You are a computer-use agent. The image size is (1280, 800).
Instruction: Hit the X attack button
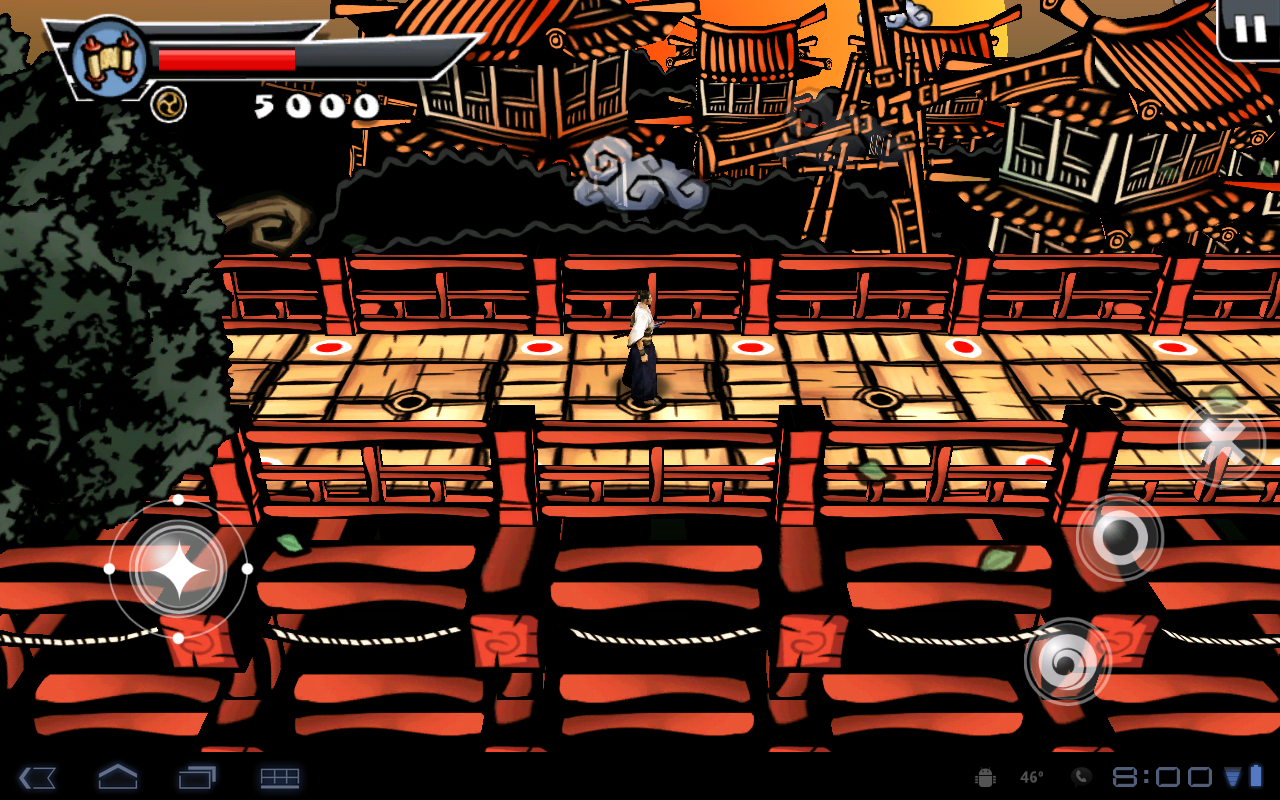[x=1222, y=441]
